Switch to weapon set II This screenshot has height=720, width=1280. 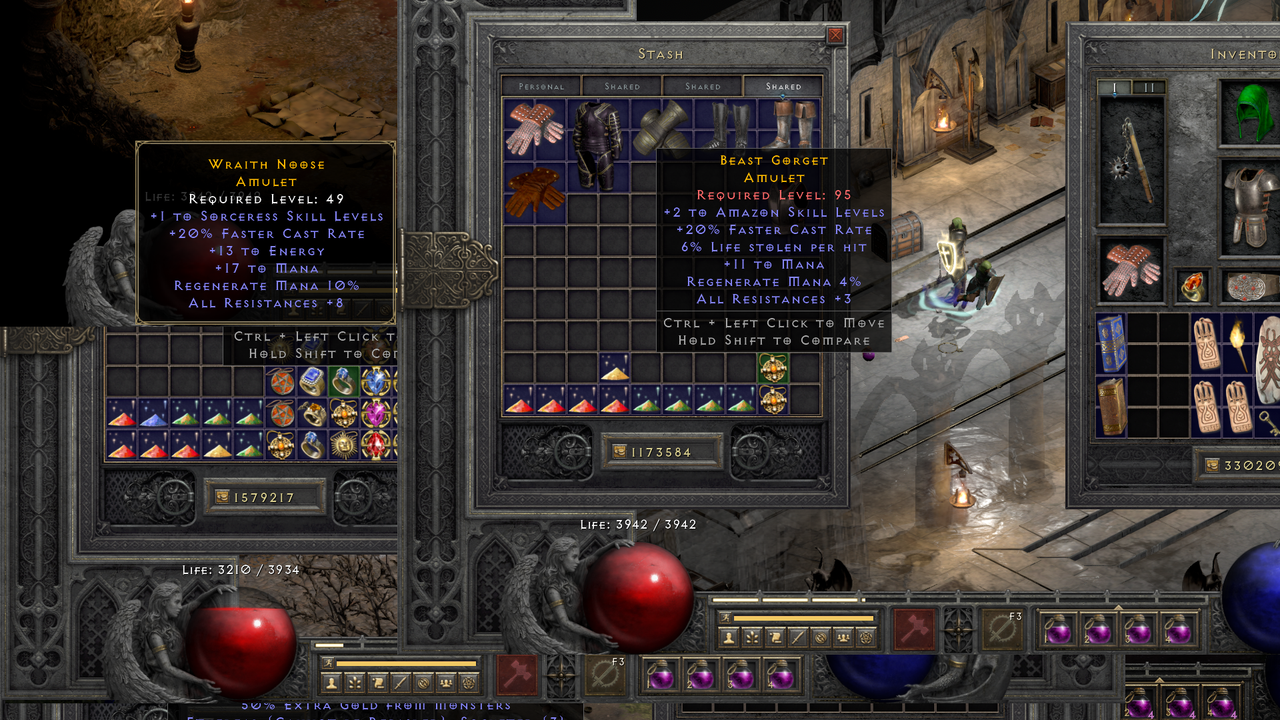(x=1149, y=88)
